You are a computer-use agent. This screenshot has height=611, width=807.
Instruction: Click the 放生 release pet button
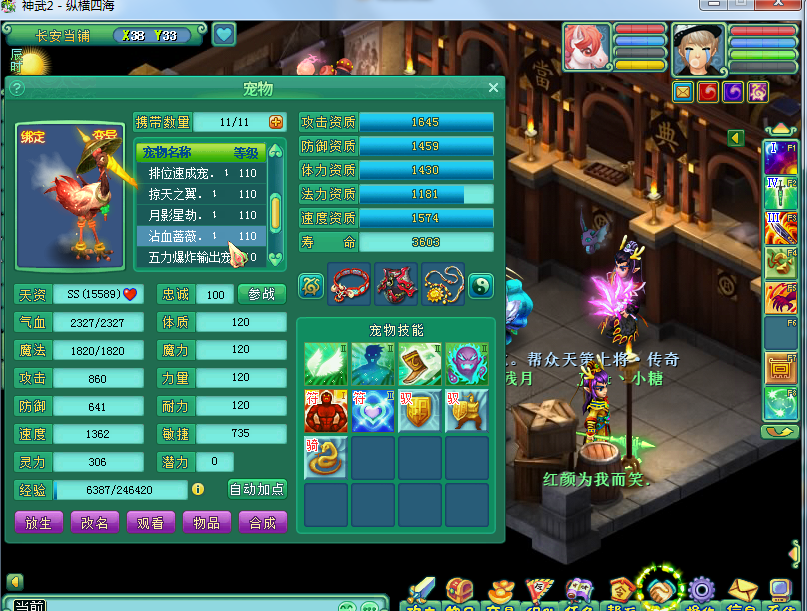click(39, 522)
